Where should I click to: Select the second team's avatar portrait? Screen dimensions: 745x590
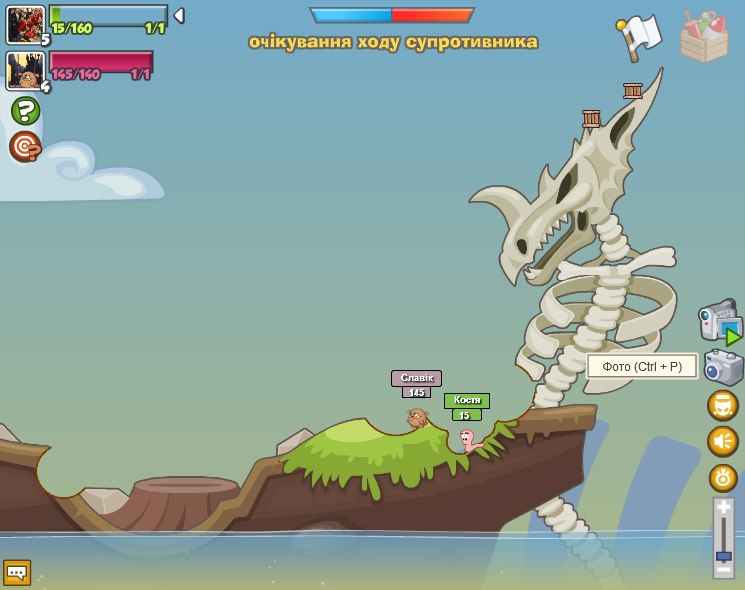point(24,71)
